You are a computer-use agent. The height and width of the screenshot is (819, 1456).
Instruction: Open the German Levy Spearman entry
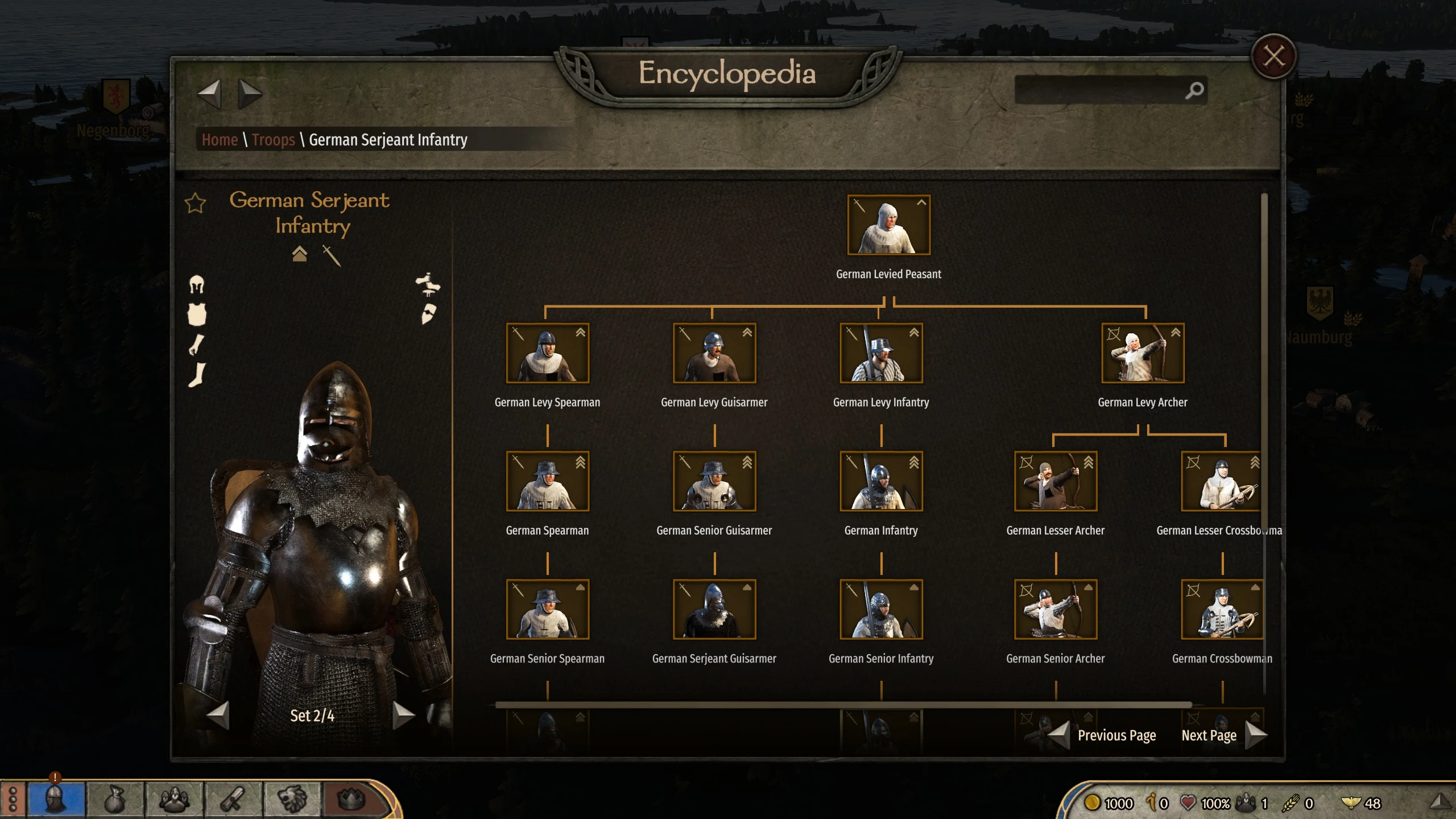click(x=547, y=353)
